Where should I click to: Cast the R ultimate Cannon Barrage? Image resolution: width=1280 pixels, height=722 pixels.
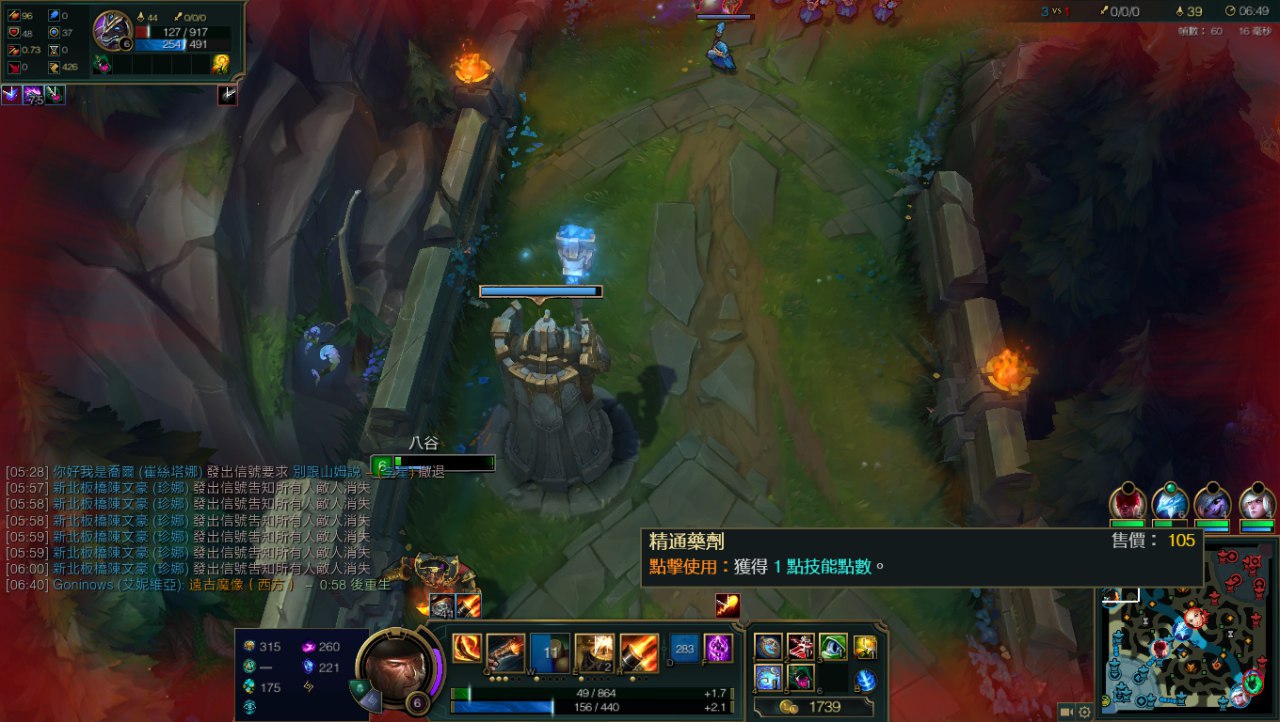(x=639, y=650)
